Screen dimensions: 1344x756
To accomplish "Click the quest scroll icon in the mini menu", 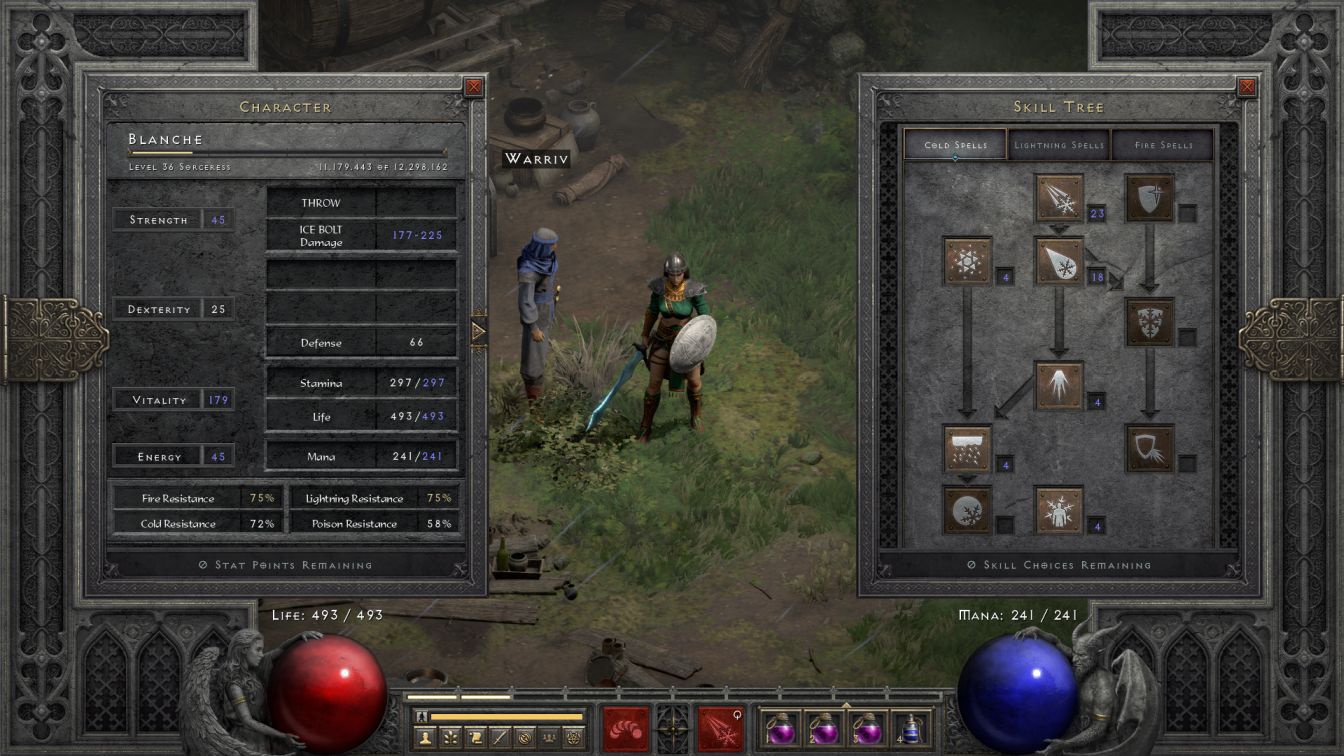I will point(476,738).
